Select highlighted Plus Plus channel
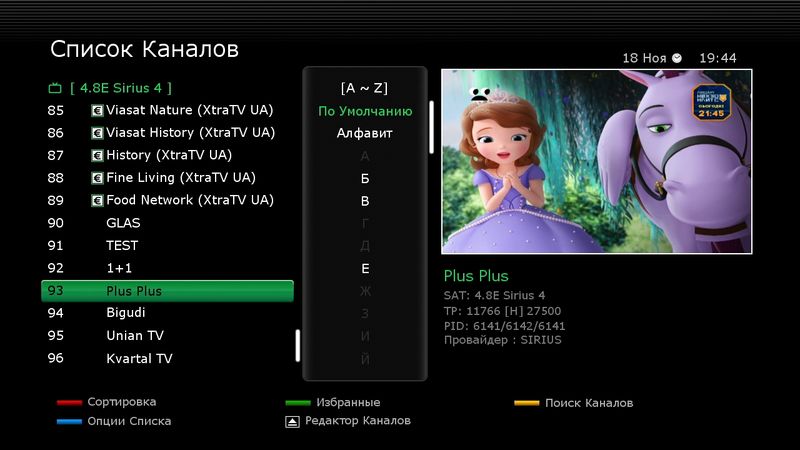Image resolution: width=800 pixels, height=450 pixels. click(x=167, y=291)
